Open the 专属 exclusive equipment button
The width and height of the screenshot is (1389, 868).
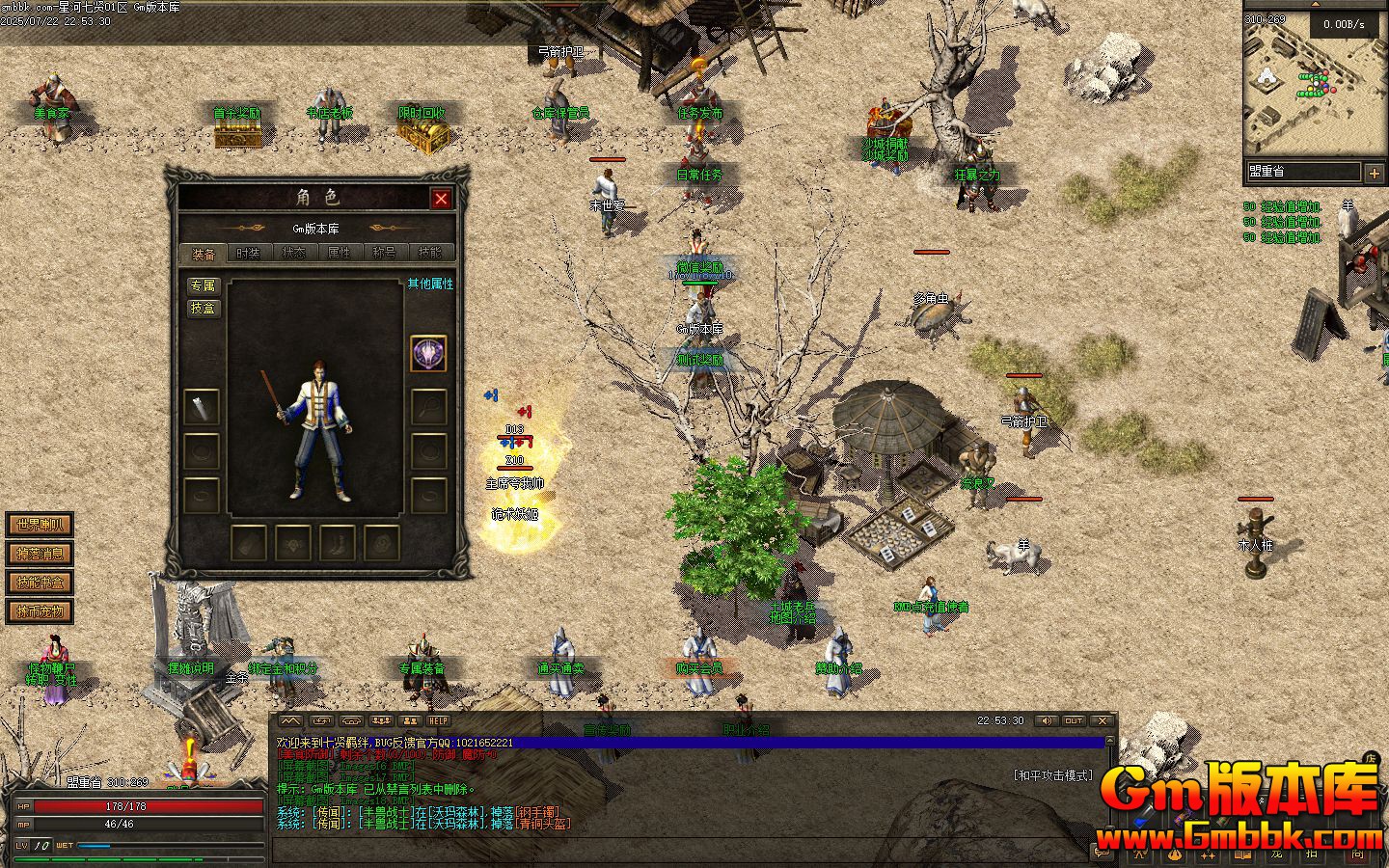click(204, 286)
